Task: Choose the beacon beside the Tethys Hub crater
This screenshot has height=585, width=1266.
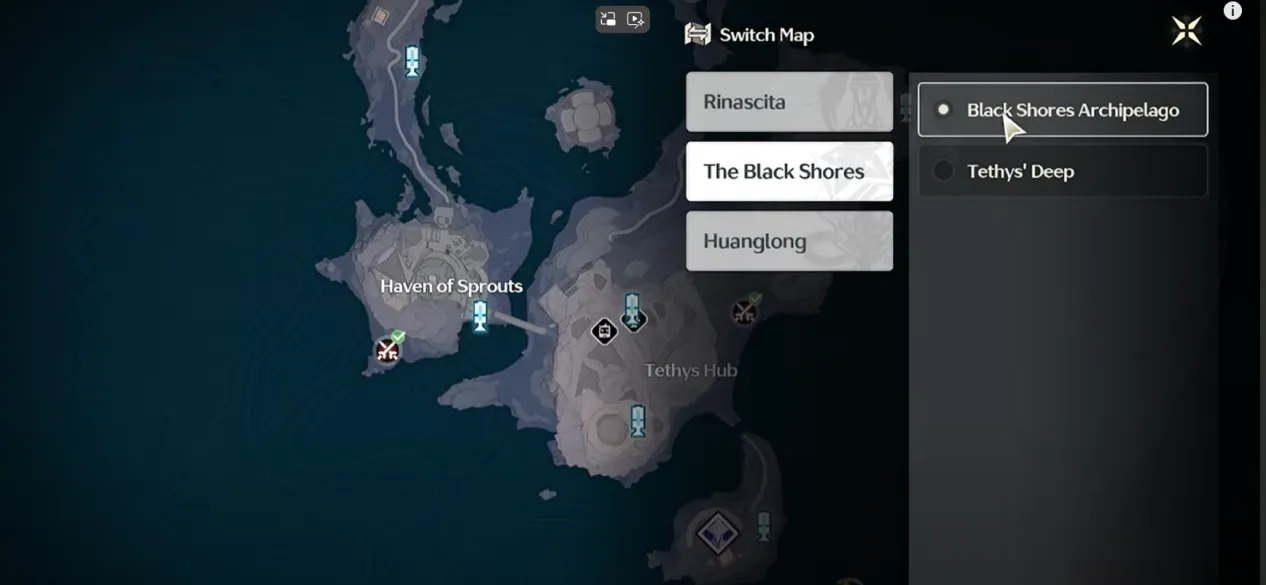Action: pos(637,421)
